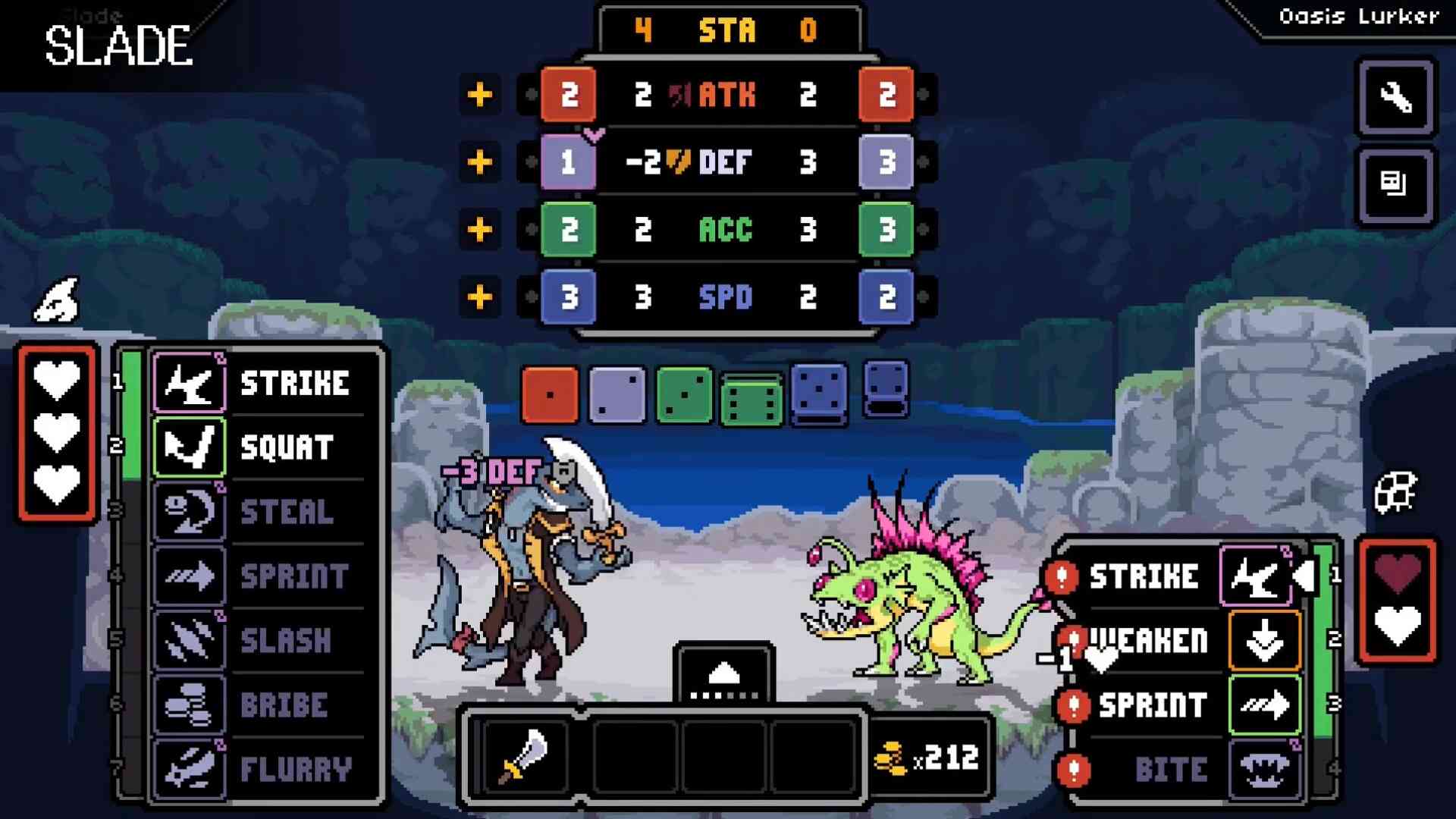Select the lavender defense die
Screen dimensions: 1456x819
pyautogui.click(x=617, y=394)
